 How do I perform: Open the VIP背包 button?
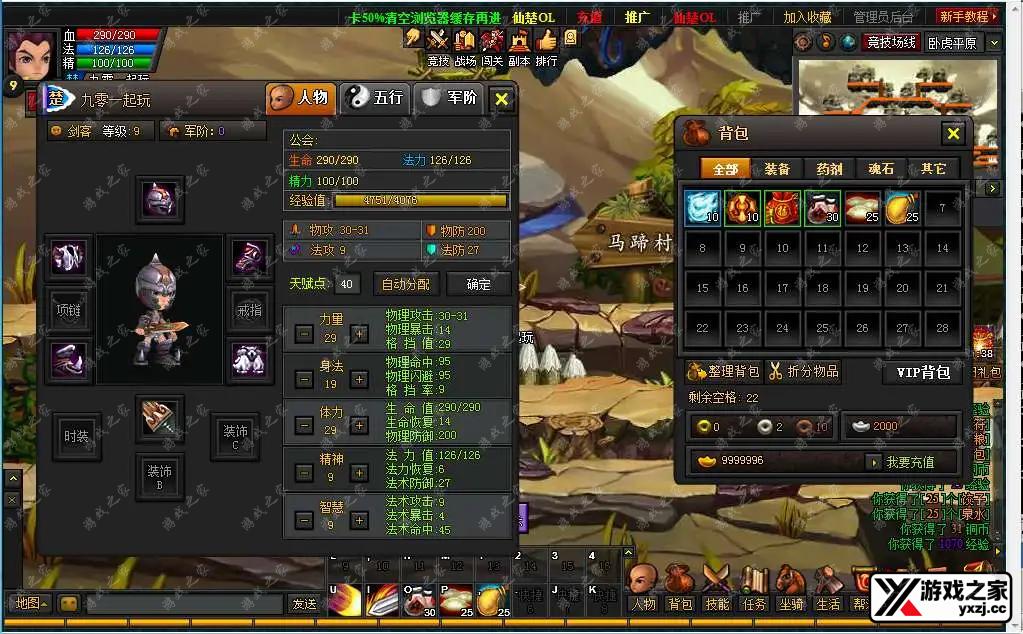(922, 372)
